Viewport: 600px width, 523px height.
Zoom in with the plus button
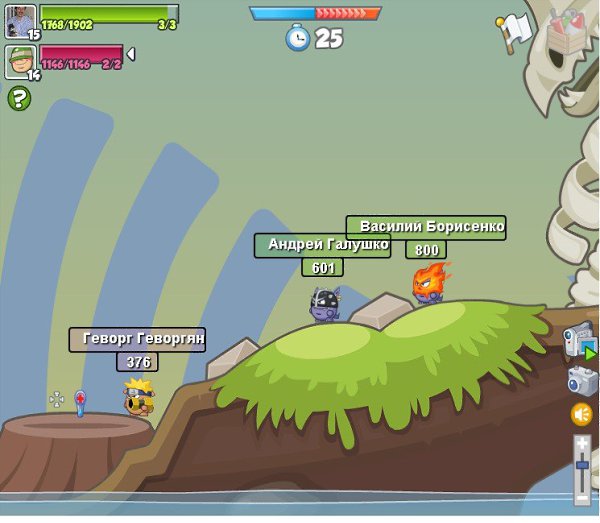click(x=582, y=444)
